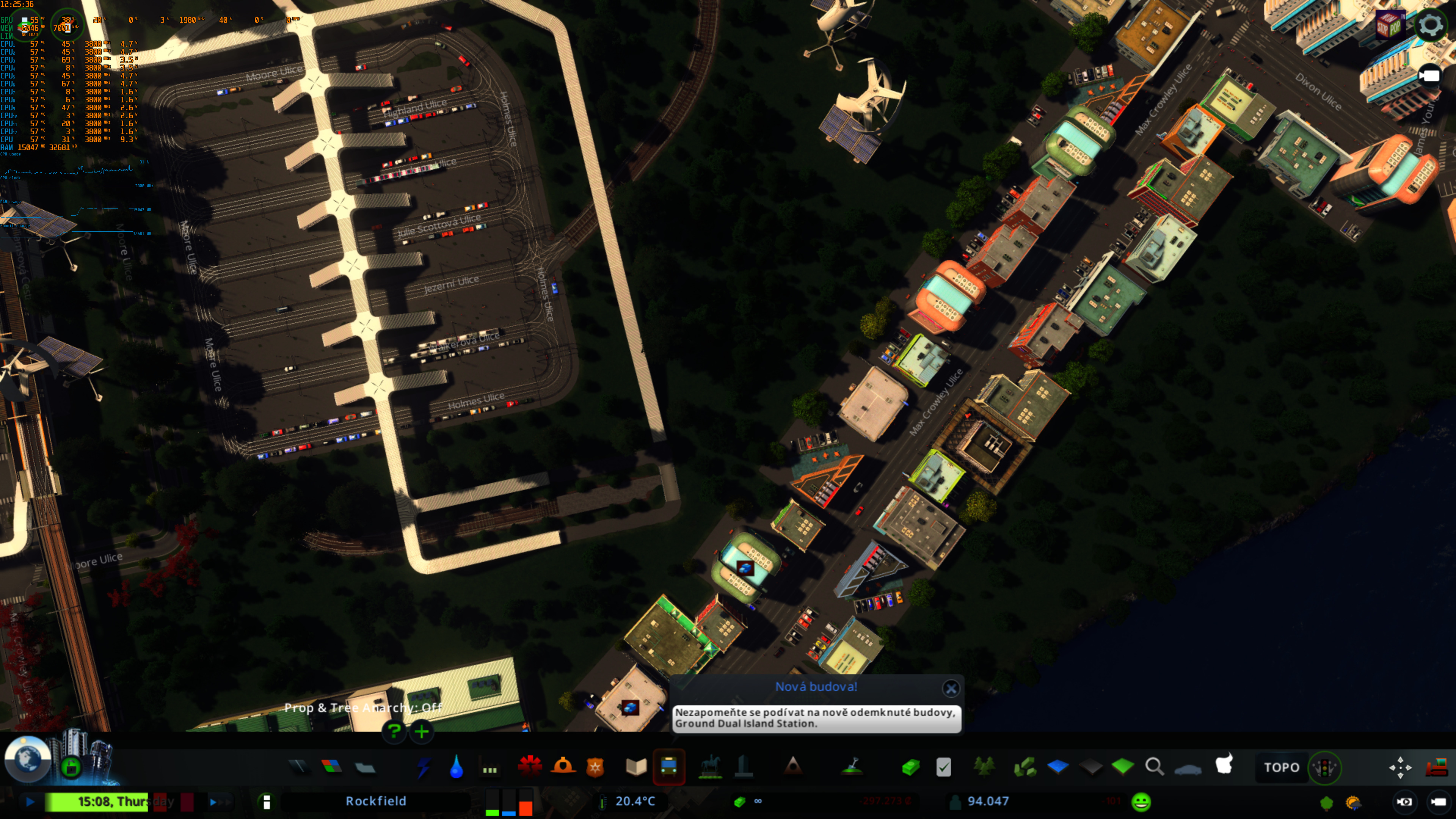Click the green question mark button
The image size is (1456, 819).
(394, 731)
